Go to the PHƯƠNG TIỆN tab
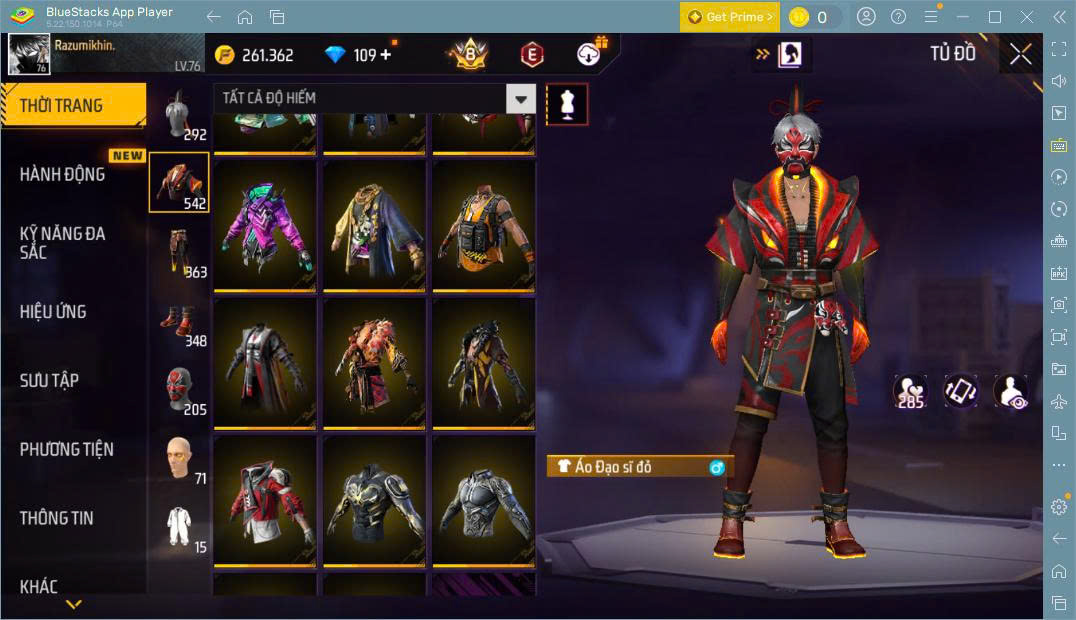Screen dimensions: 1076x620 [66, 449]
